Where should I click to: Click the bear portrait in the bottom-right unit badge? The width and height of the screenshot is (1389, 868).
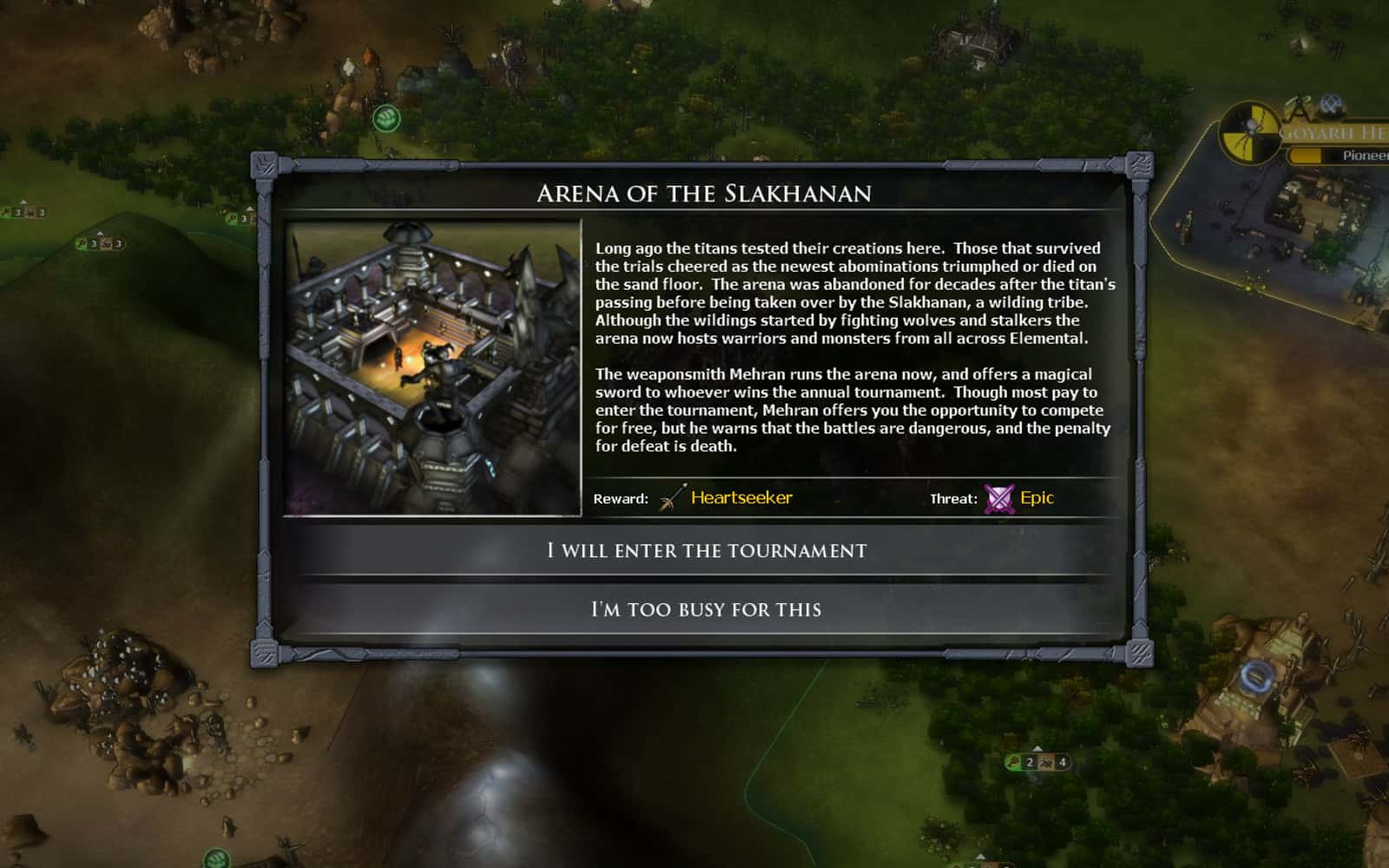coord(1047,763)
